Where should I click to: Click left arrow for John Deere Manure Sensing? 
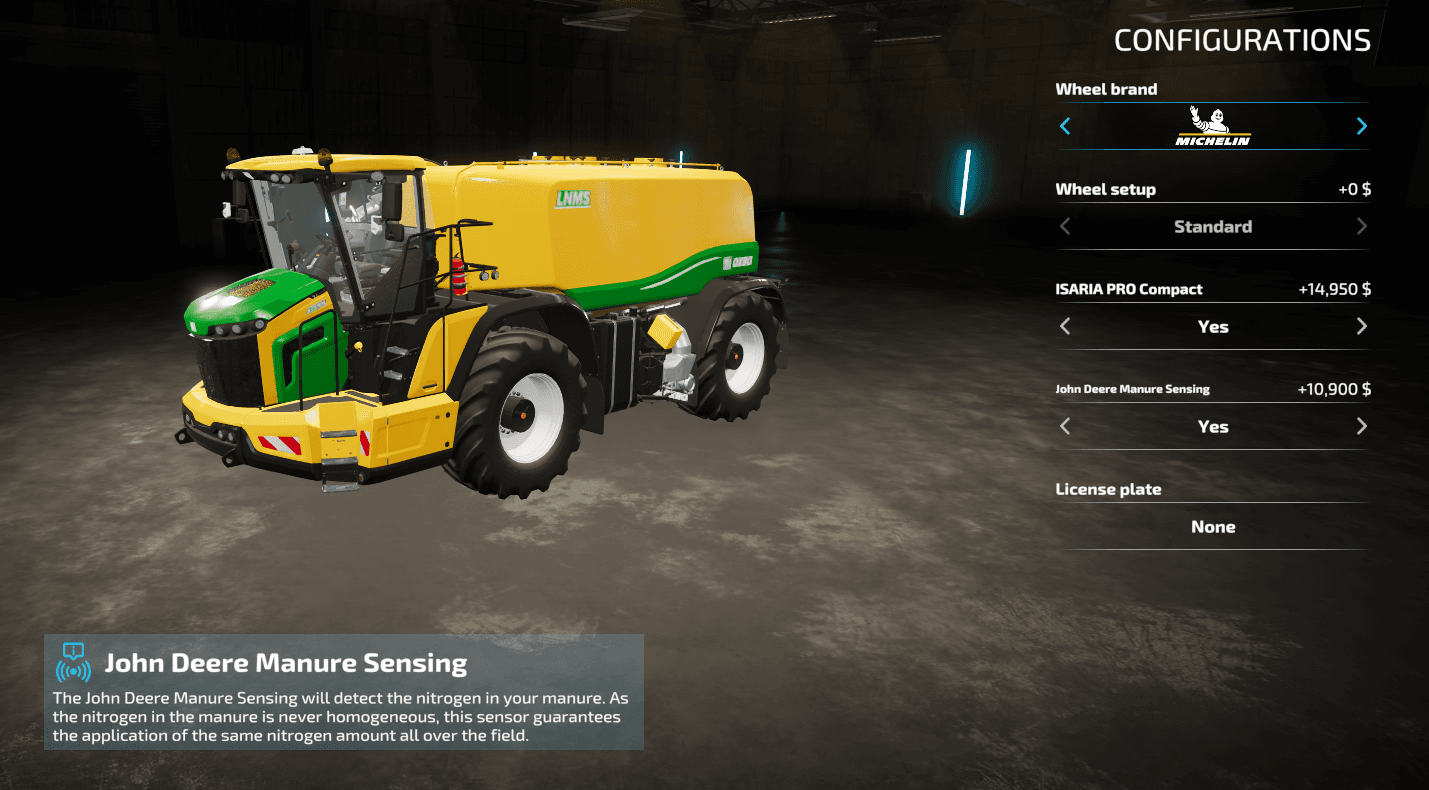(x=1065, y=426)
